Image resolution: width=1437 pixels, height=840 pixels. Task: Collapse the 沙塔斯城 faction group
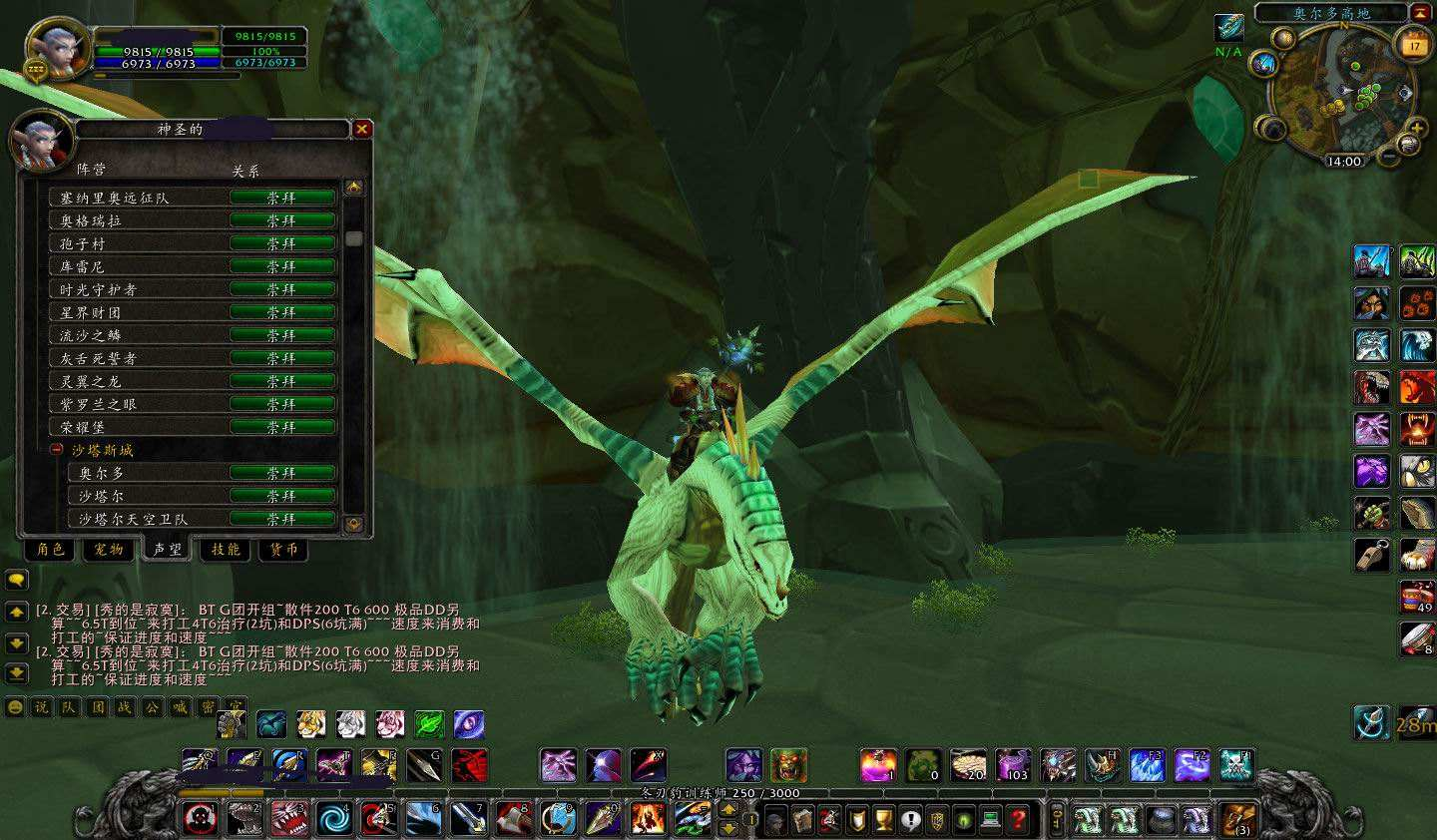click(57, 450)
